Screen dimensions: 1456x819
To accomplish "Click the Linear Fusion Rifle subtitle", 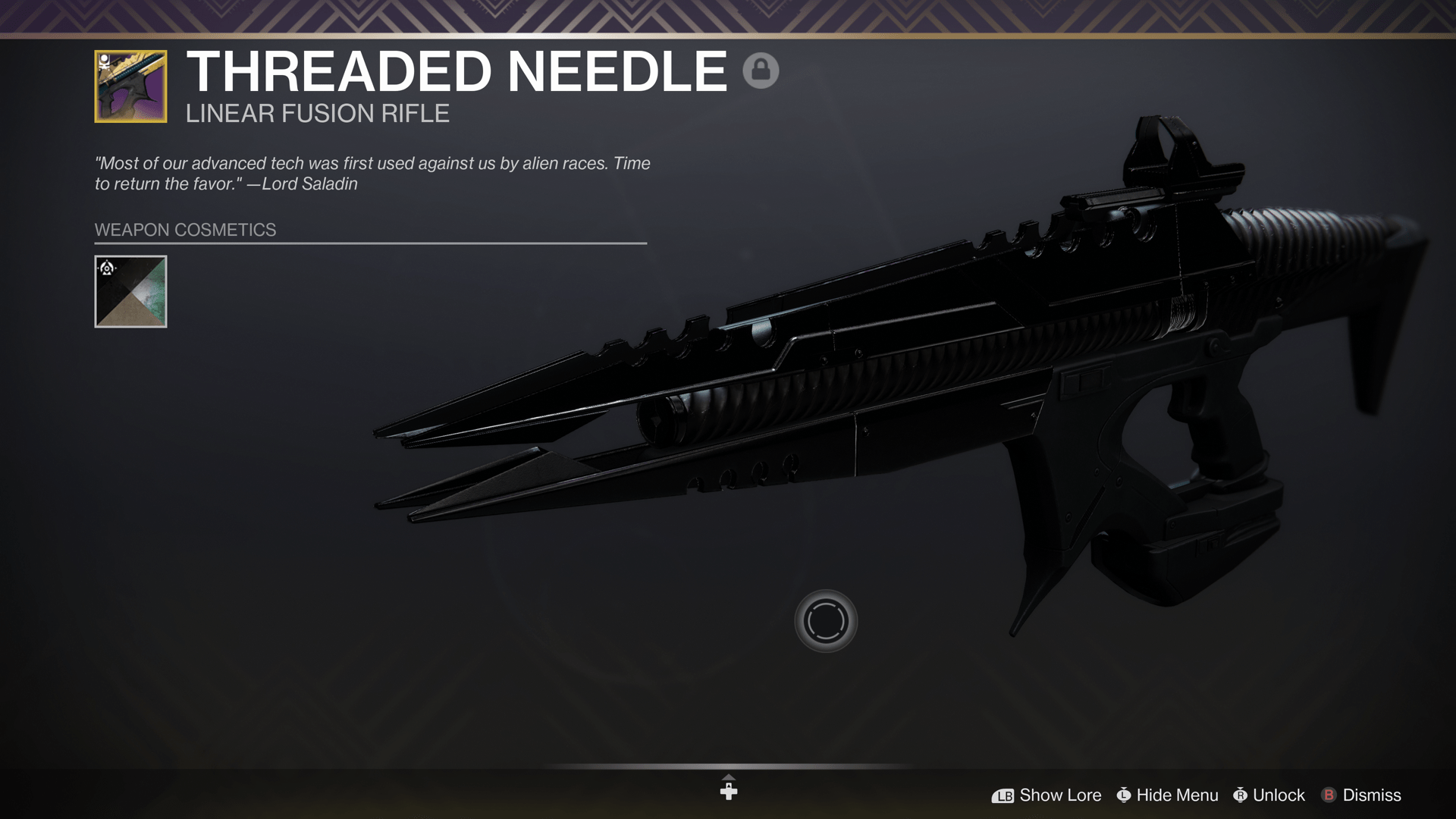I will pyautogui.click(x=316, y=113).
